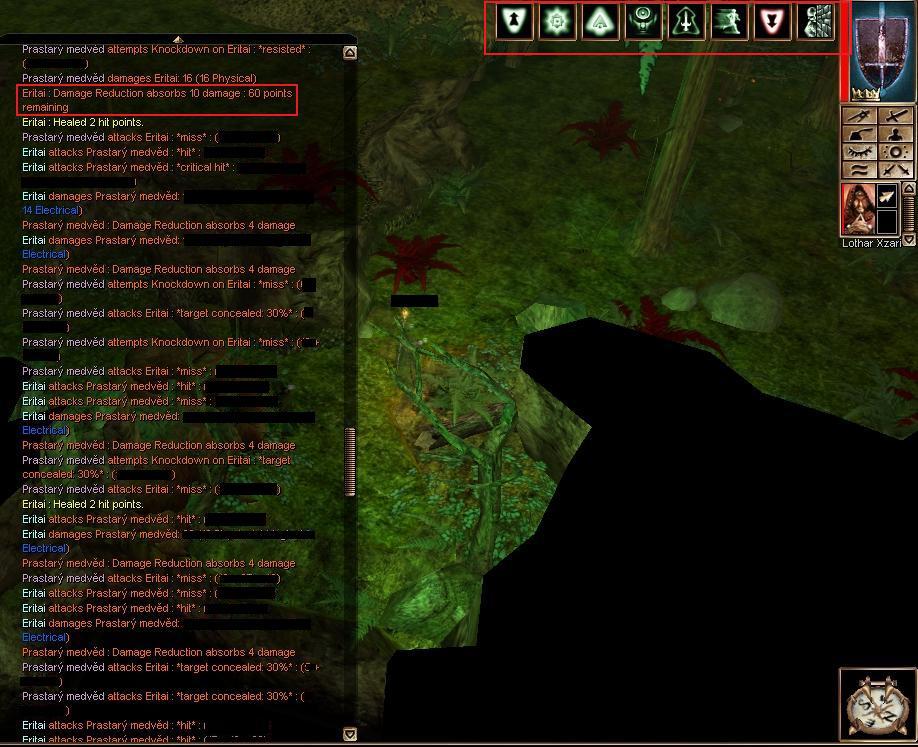Open the character silhouette sheet button
Viewport: 918px width, 747px height.
pyautogui.click(x=896, y=134)
